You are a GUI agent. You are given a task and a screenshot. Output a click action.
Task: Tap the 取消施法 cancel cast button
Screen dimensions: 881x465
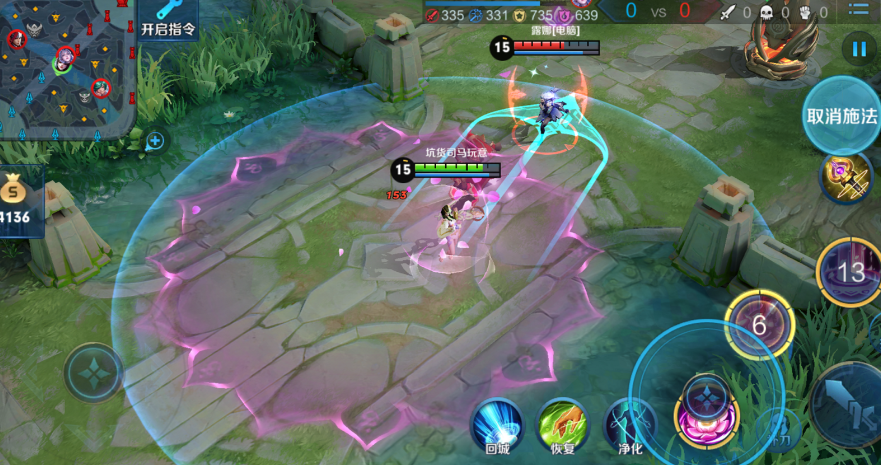pos(841,115)
